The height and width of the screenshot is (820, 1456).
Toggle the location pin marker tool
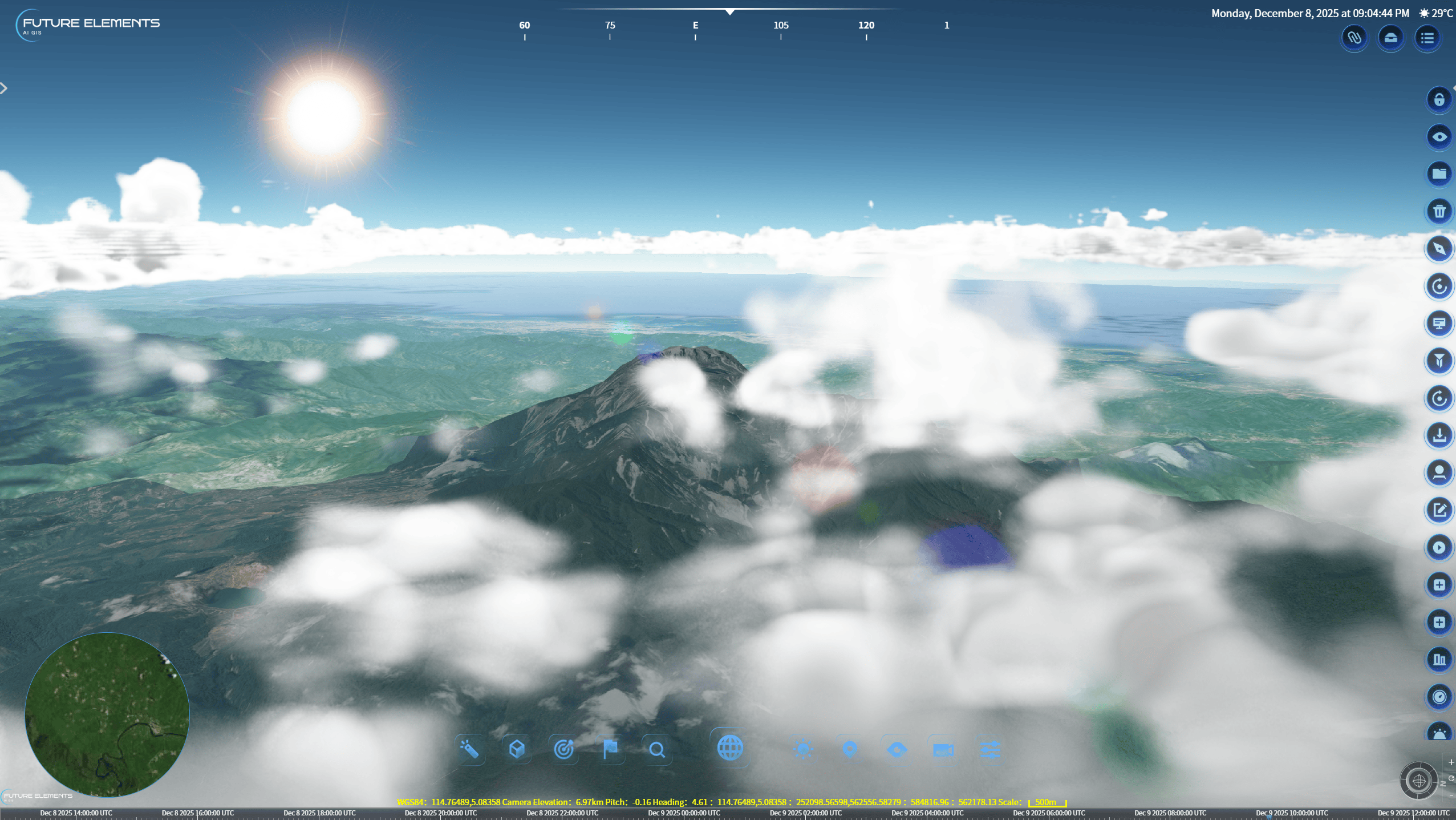[x=849, y=748]
